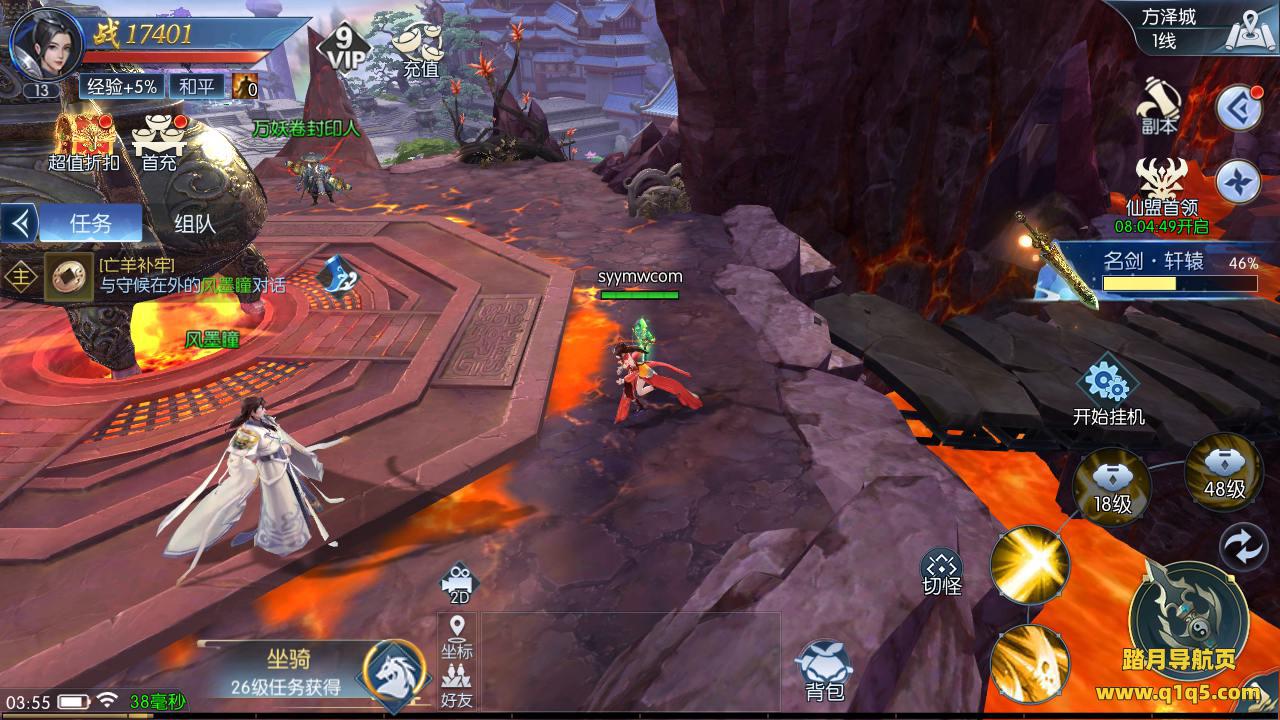Switch to the 组队 team tab
The width and height of the screenshot is (1280, 720).
pos(194,223)
